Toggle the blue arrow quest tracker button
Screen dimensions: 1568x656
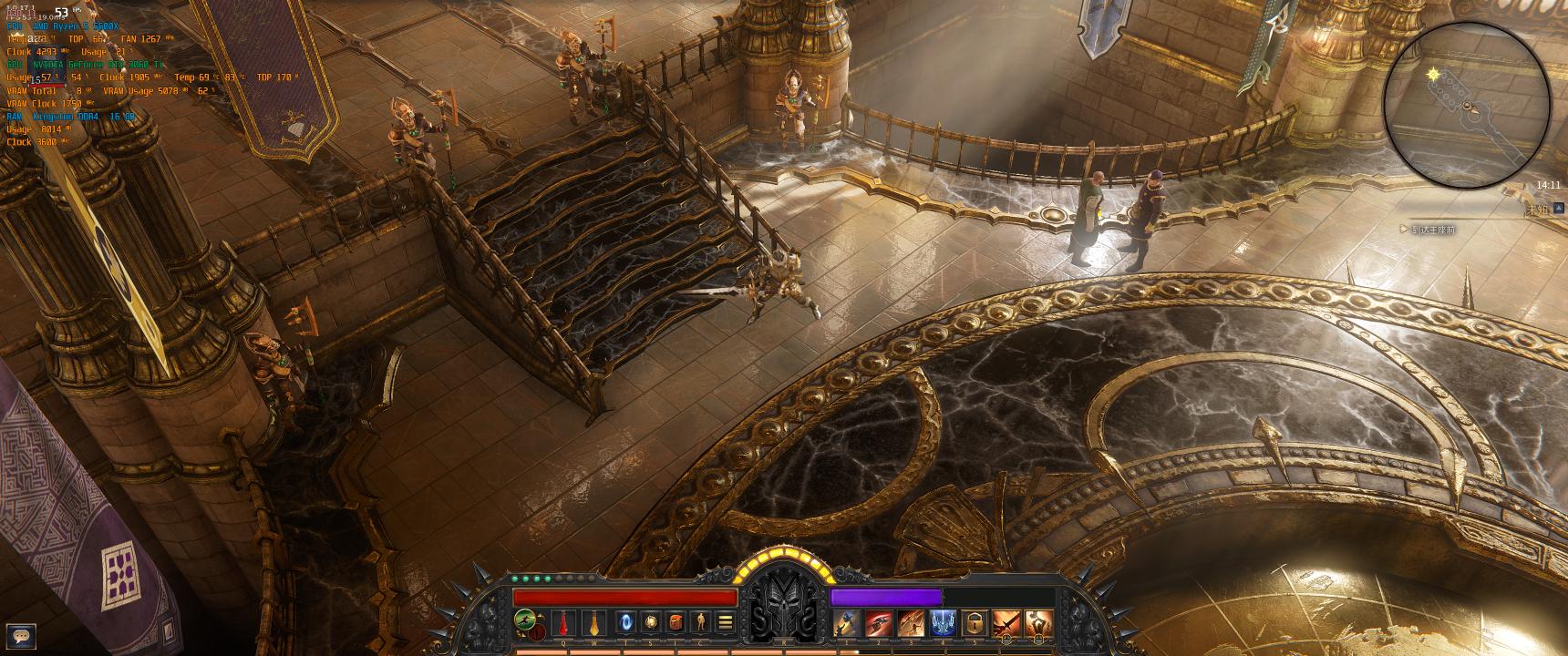(1559, 209)
